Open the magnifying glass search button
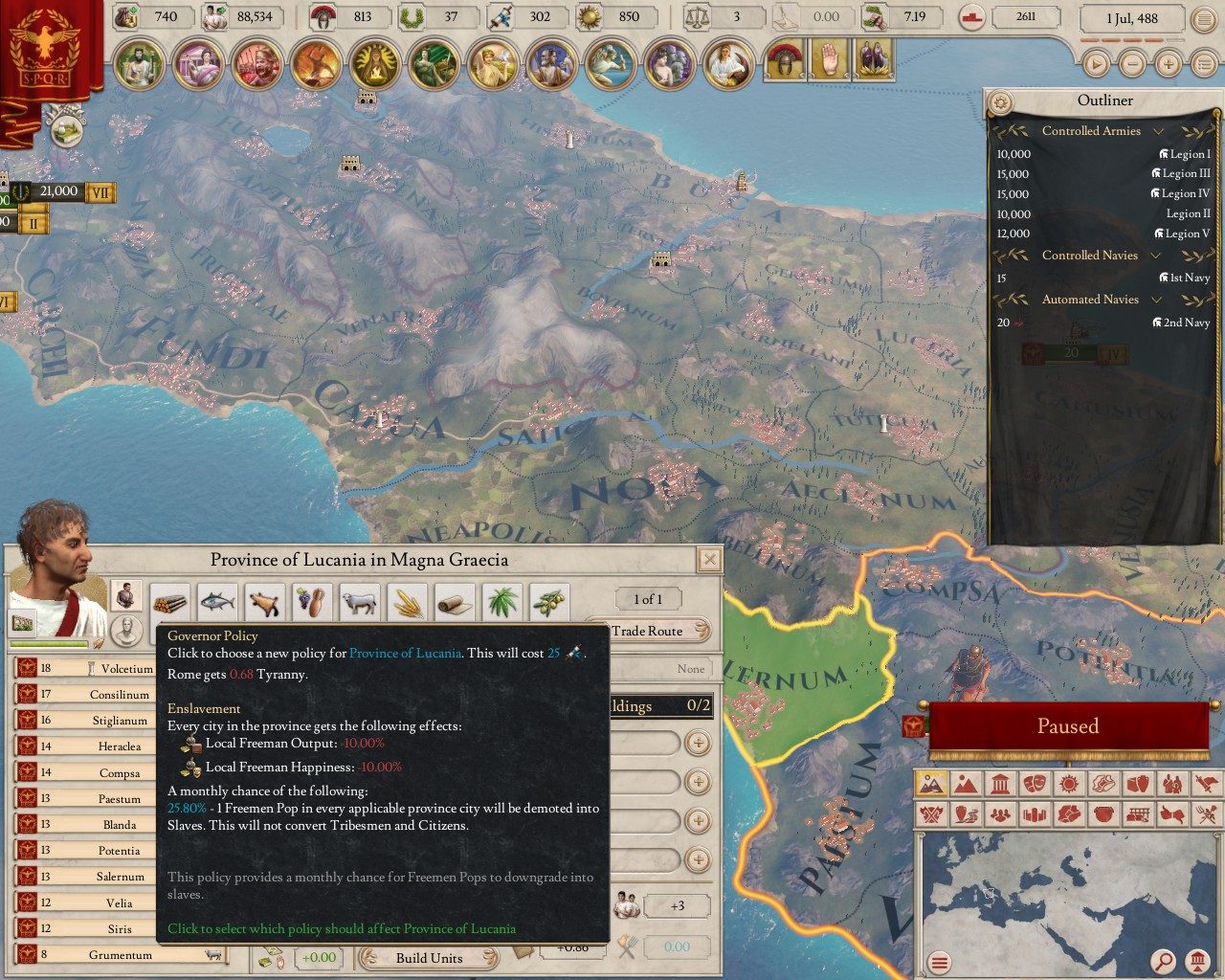Screen dimensions: 1225x980 point(1163,961)
